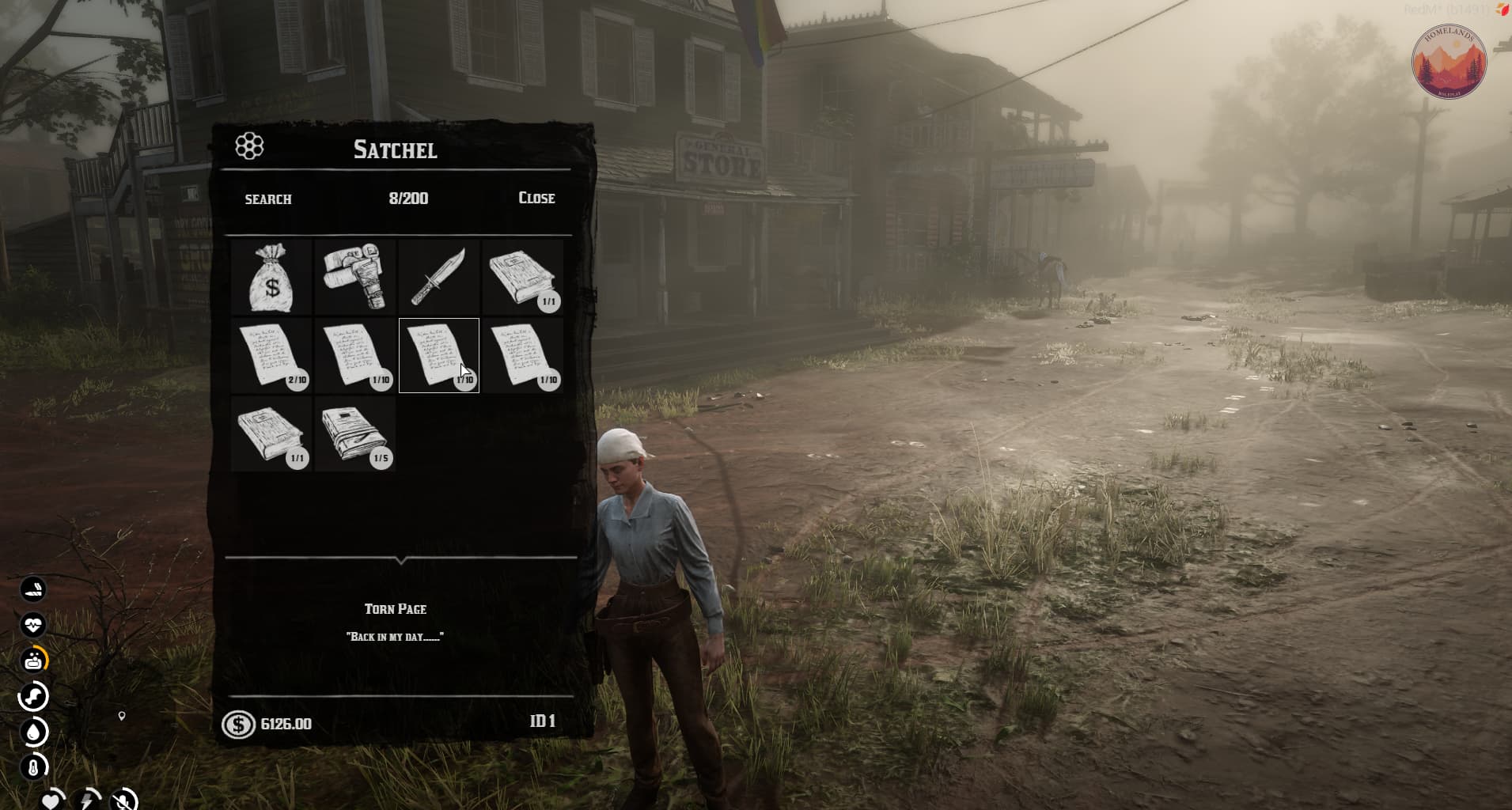Close the satchel menu
This screenshot has height=810, width=1512.
536,198
